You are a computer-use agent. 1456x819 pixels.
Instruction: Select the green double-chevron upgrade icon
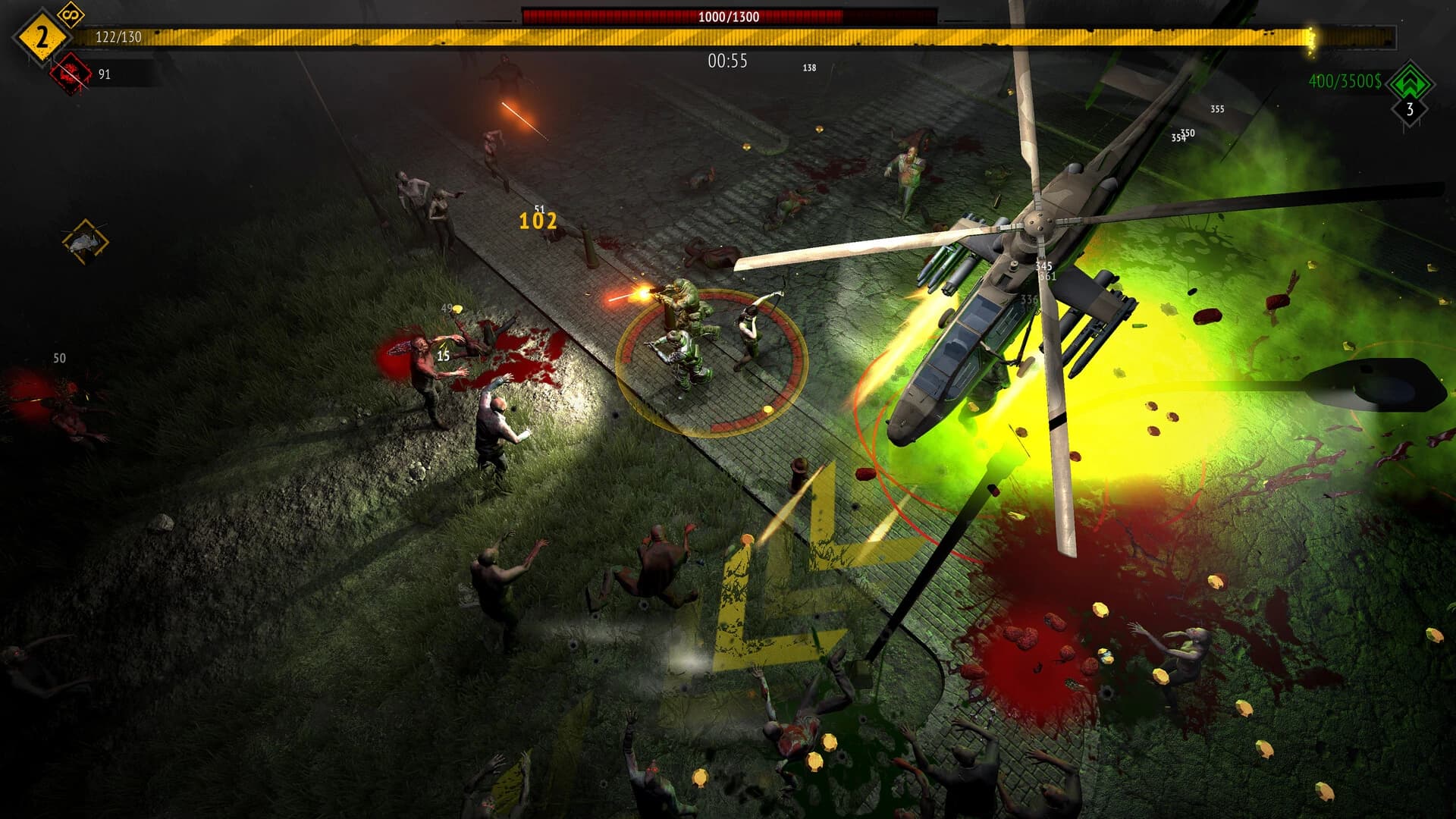[x=1409, y=83]
